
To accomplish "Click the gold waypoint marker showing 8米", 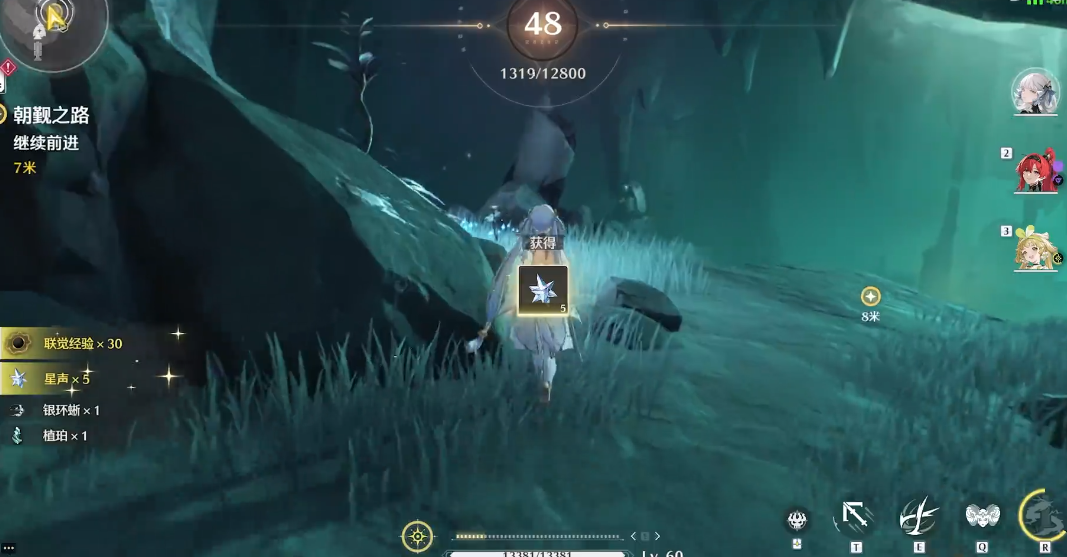I will [x=871, y=296].
